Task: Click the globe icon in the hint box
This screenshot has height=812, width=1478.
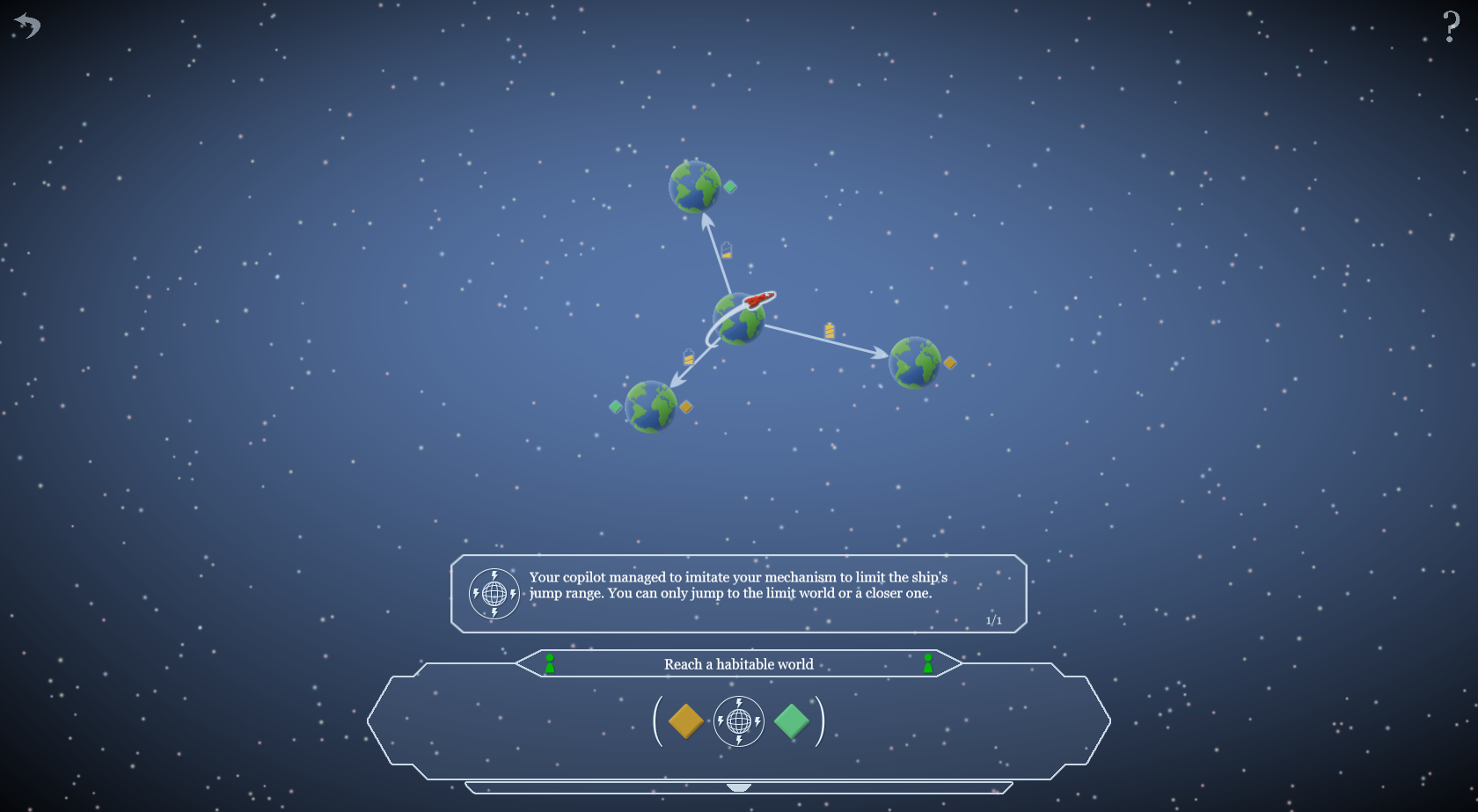Action: [494, 594]
